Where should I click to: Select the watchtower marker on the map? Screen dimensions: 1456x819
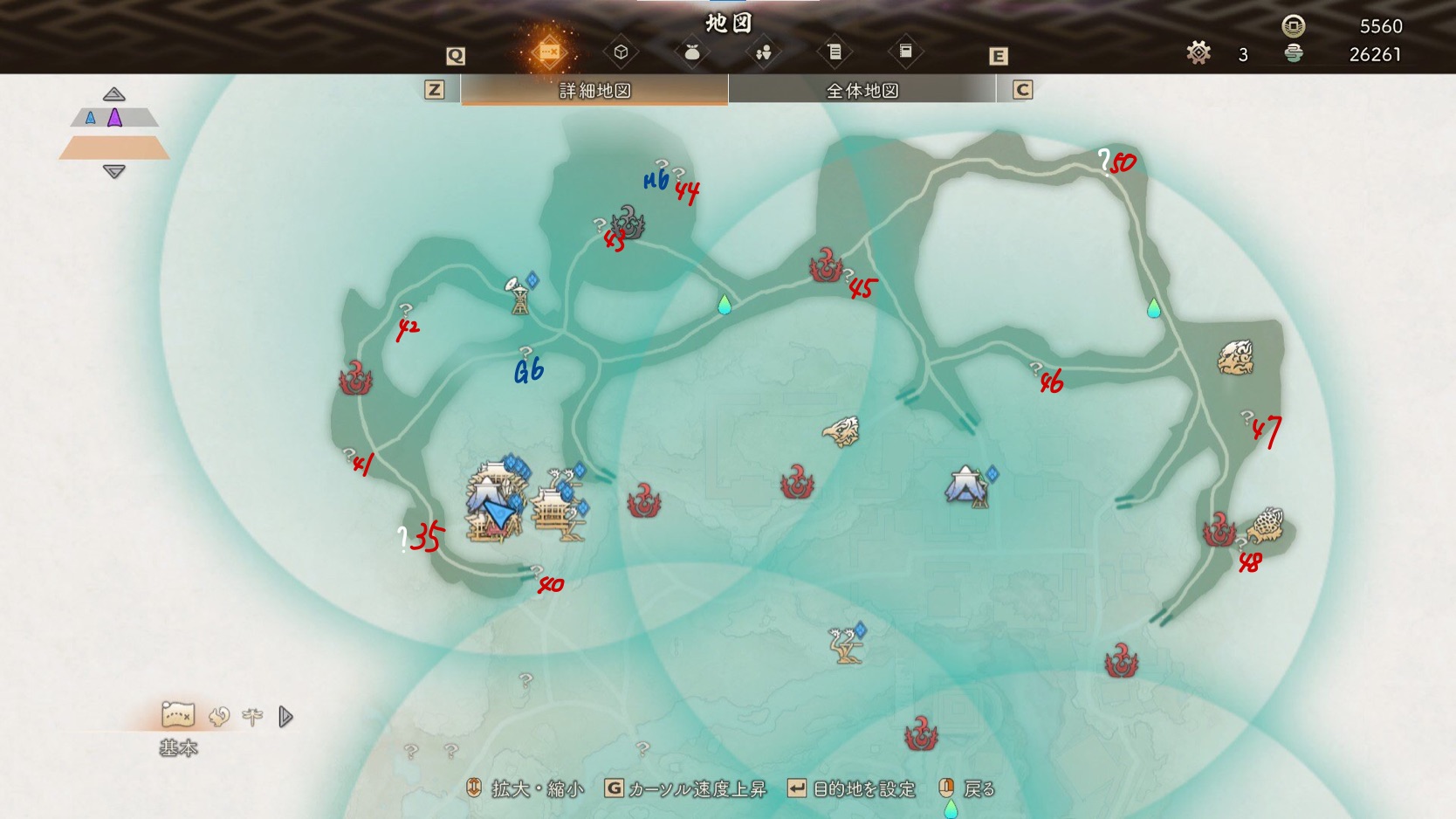pos(519,295)
